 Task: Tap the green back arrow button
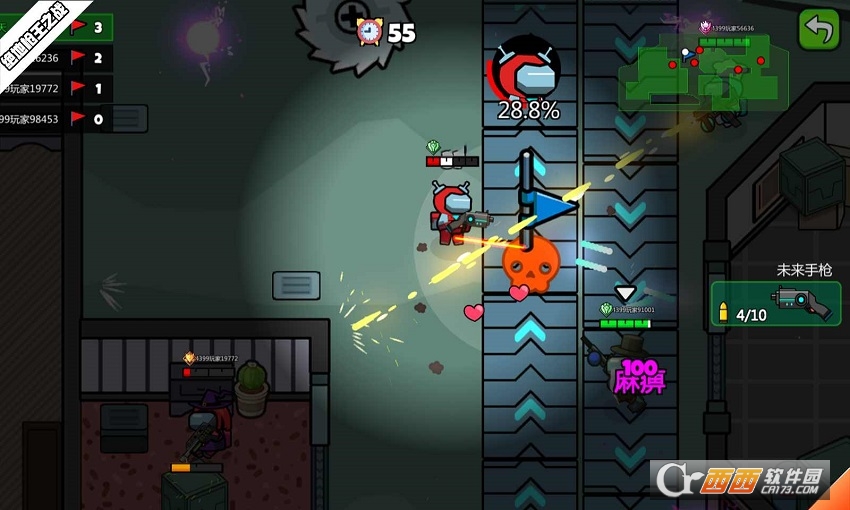(x=819, y=30)
